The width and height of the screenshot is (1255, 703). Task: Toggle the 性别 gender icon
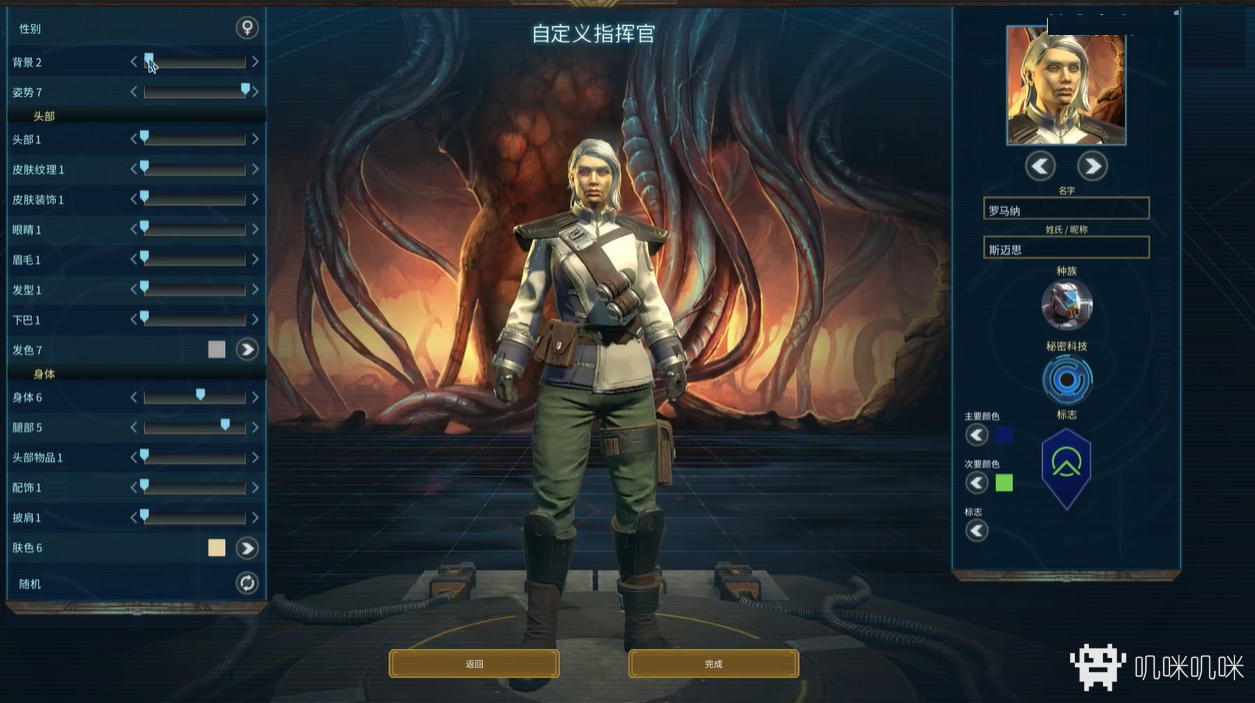point(247,28)
